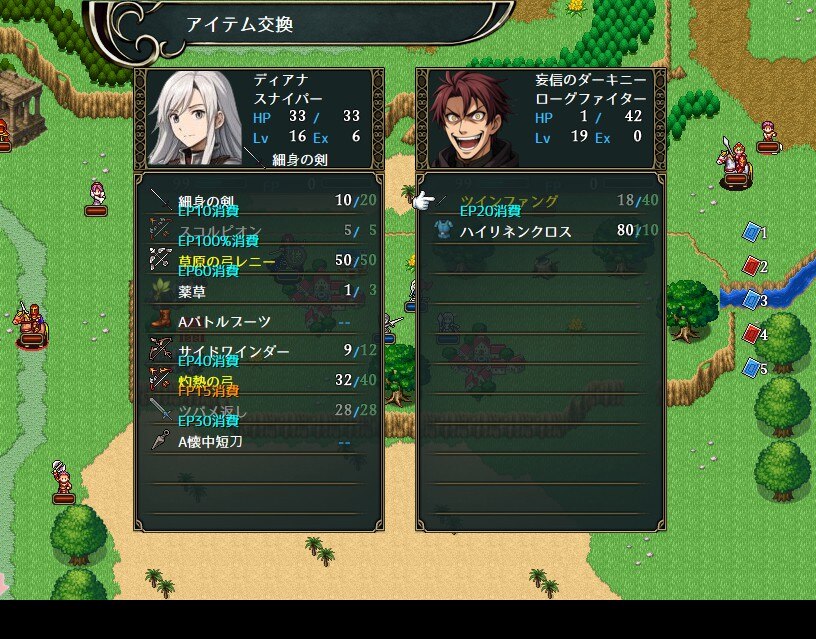
Task: Select the ツバメ返し sword row
Action: (258, 411)
